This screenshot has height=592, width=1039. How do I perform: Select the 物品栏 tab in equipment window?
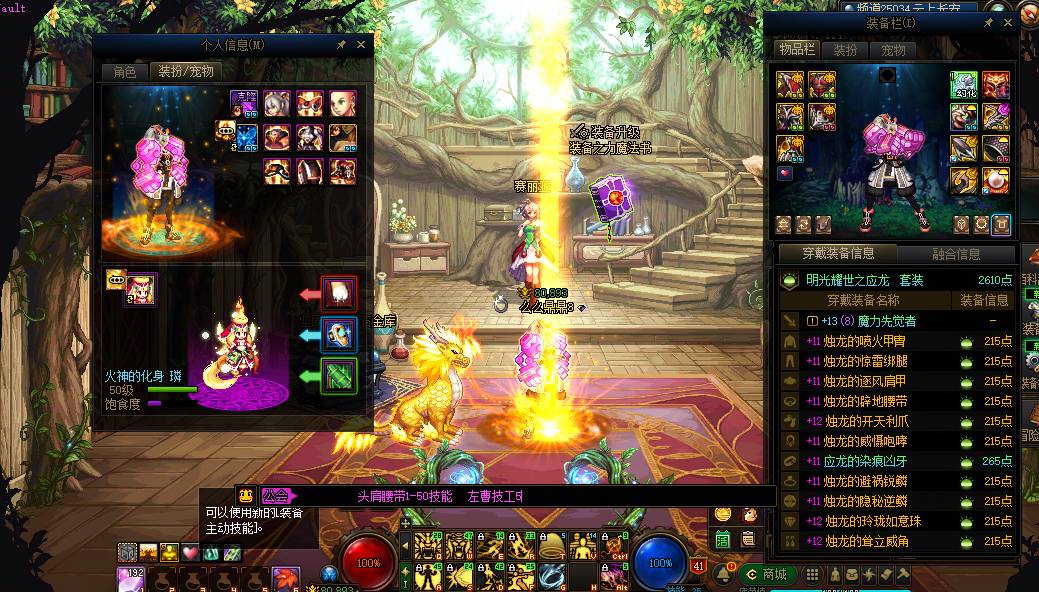coord(797,50)
